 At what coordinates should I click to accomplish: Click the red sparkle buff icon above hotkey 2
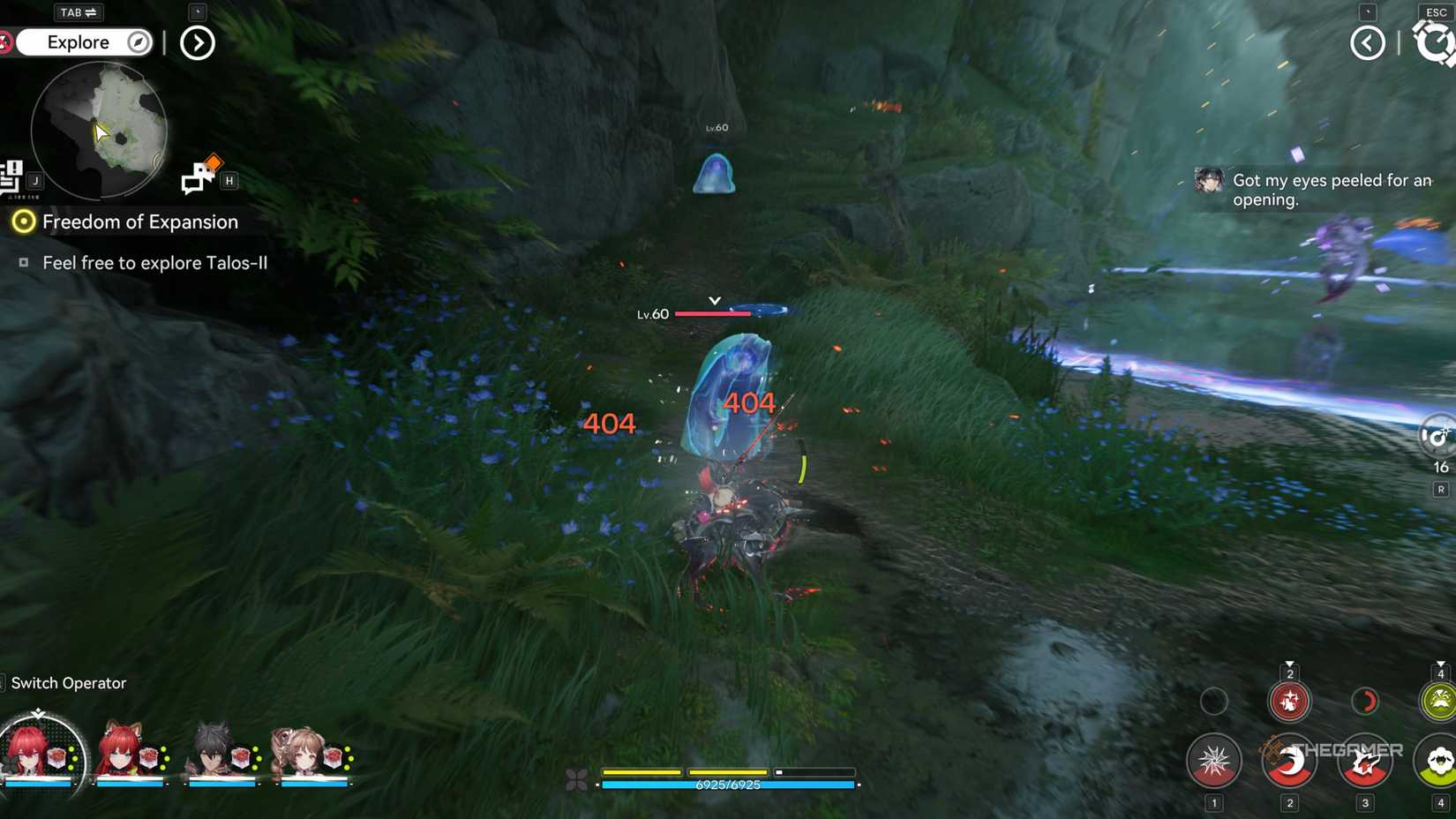1290,702
